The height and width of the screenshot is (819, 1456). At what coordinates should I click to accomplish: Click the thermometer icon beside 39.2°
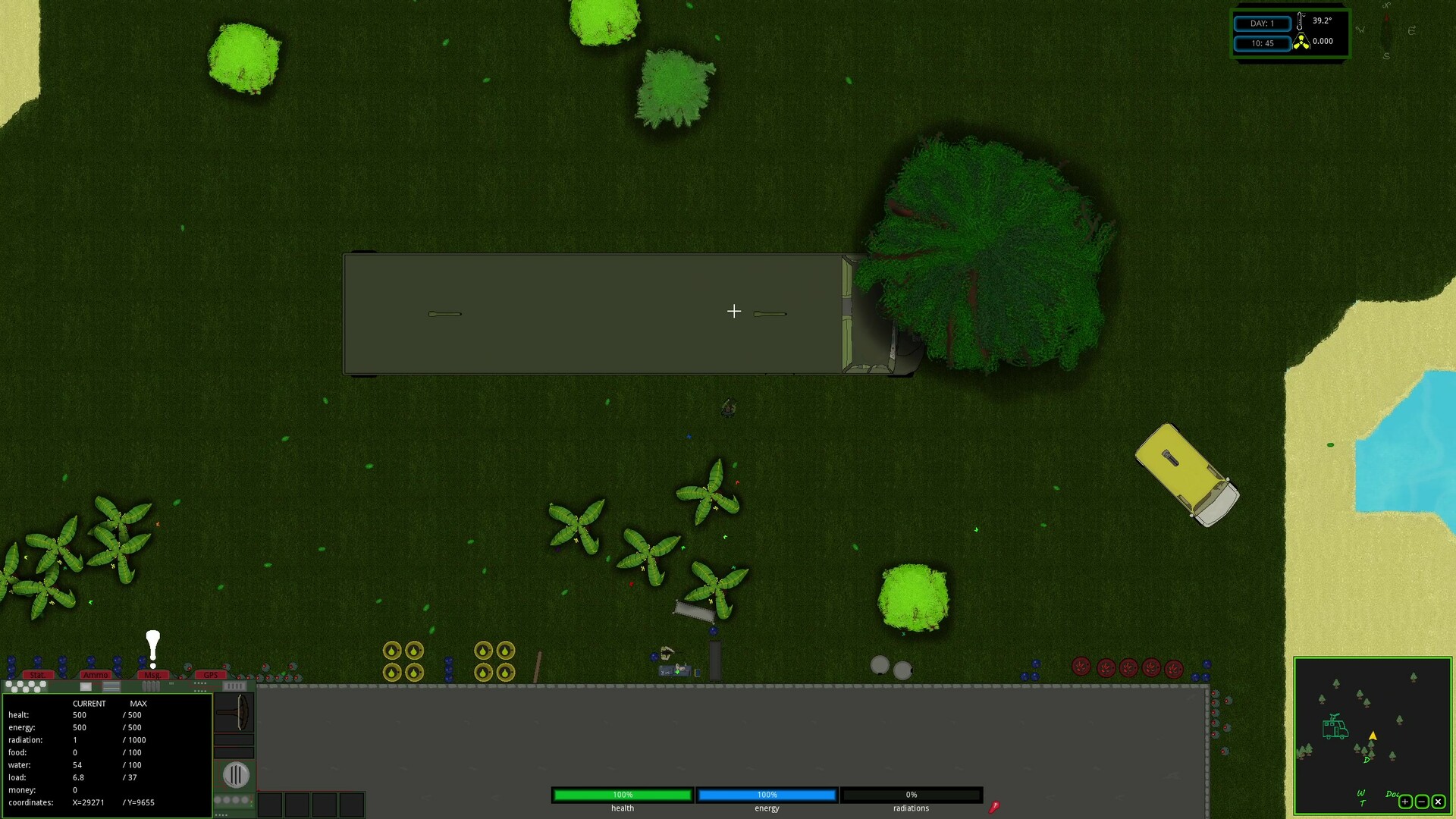[1300, 21]
